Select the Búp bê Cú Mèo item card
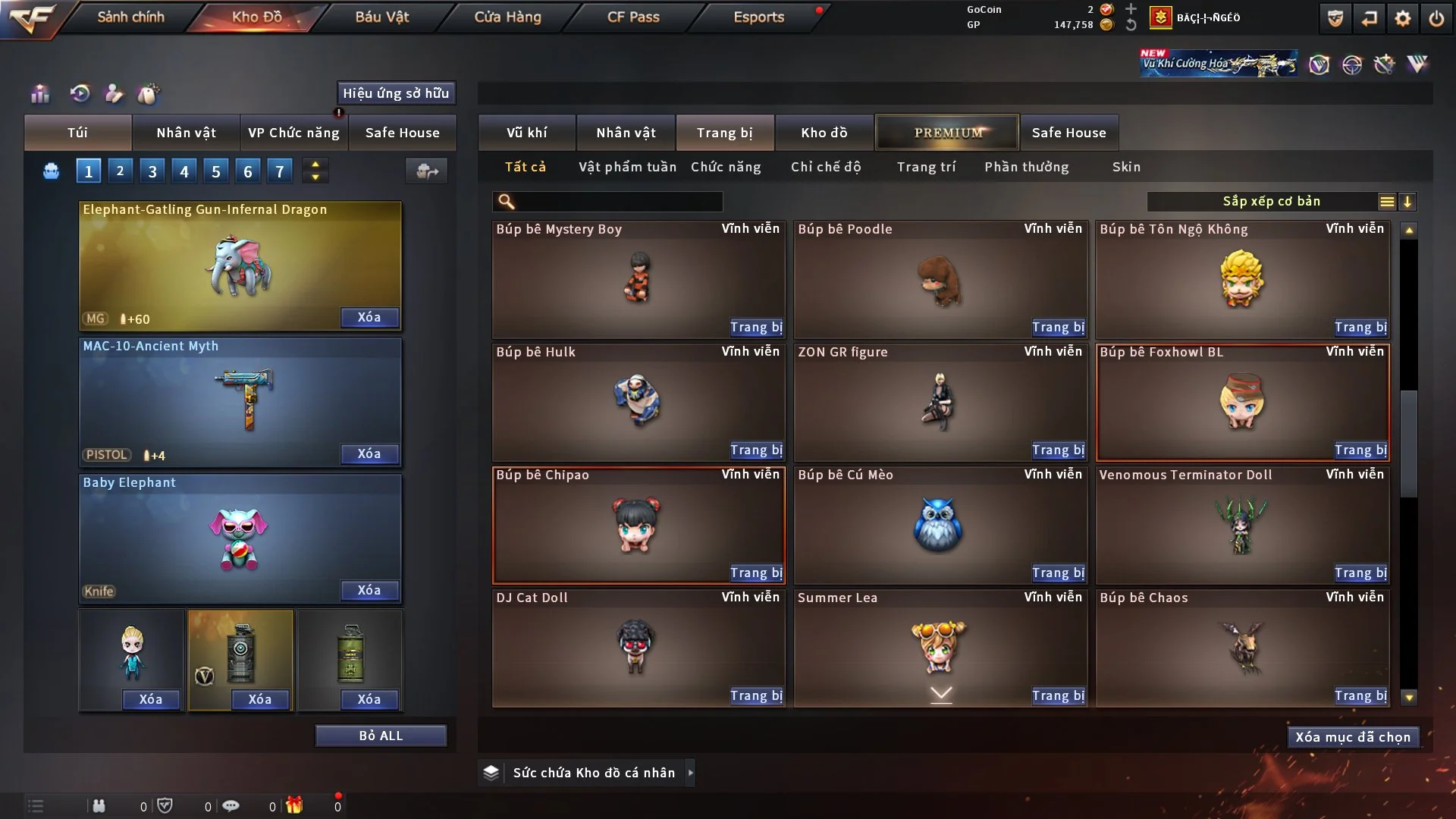 click(940, 525)
